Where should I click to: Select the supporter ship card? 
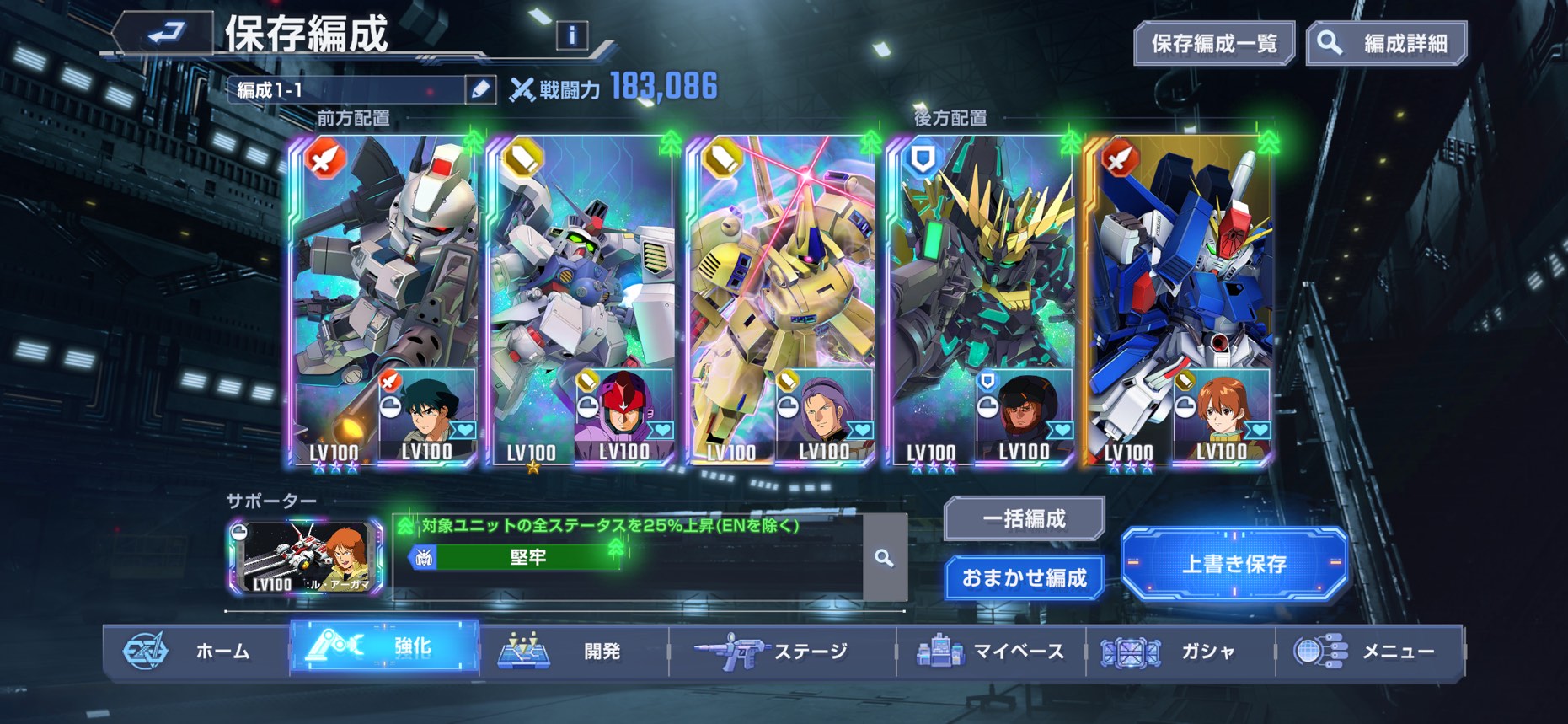click(x=305, y=557)
